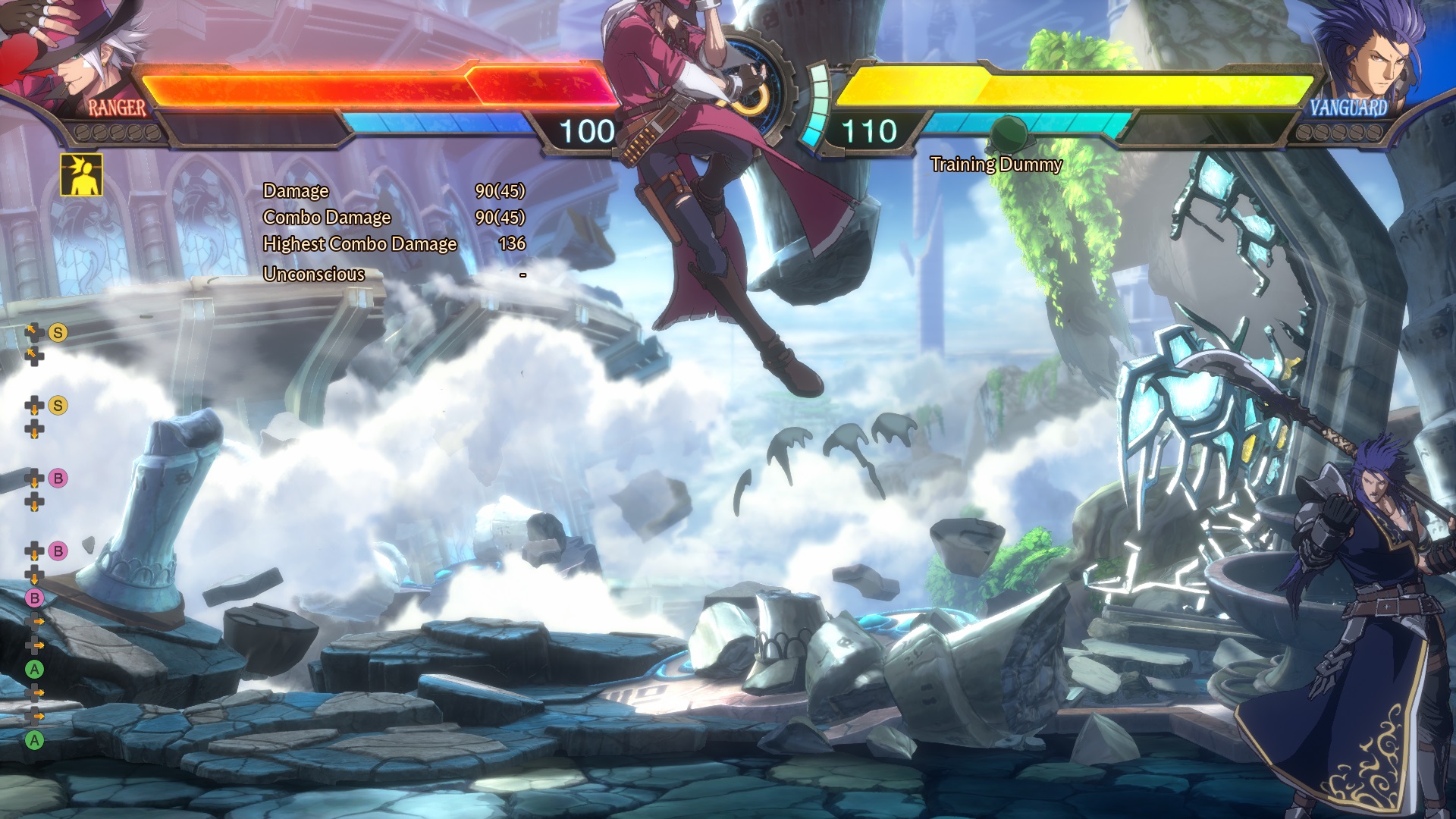
Task: Select the standalone B button without direction arrow
Action: pyautogui.click(x=36, y=597)
